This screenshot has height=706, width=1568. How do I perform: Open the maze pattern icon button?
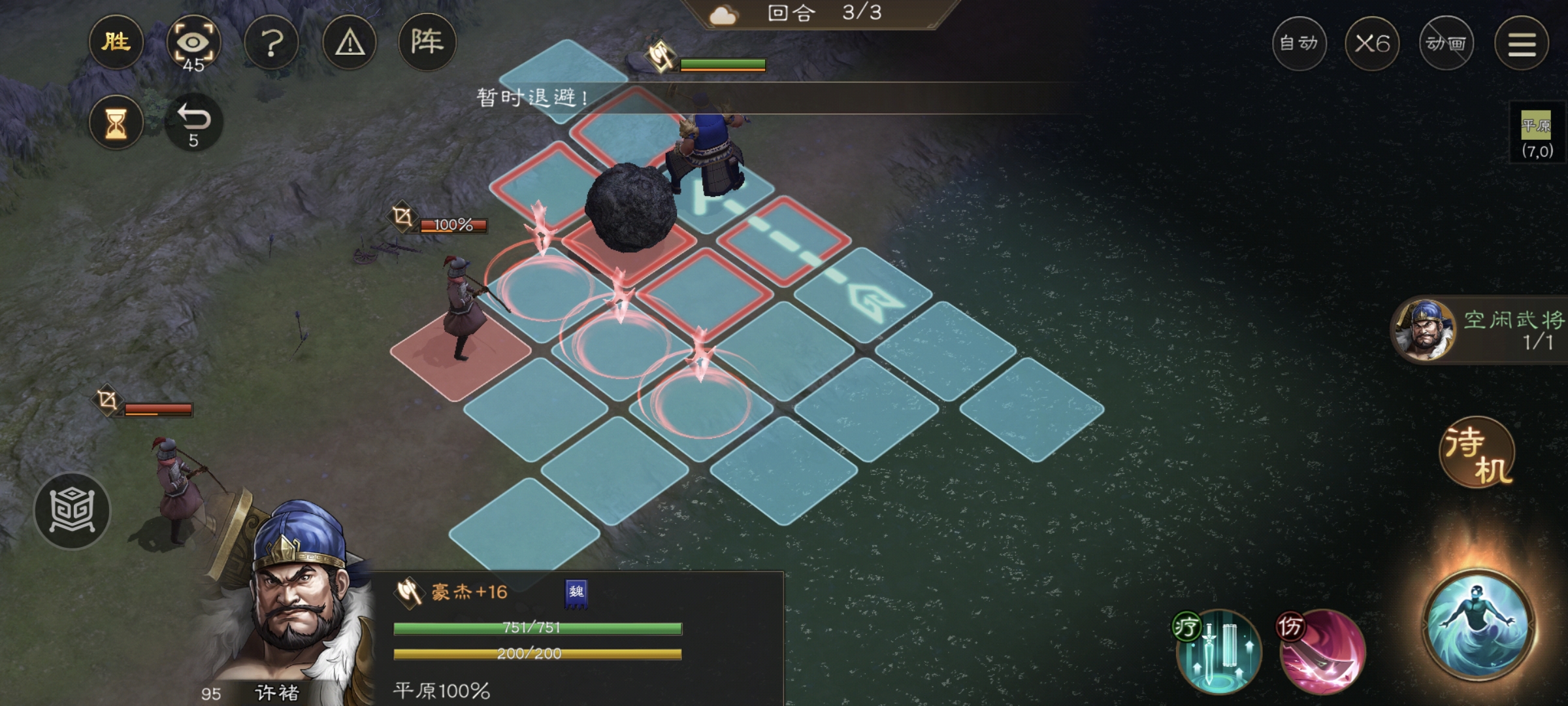[x=72, y=510]
